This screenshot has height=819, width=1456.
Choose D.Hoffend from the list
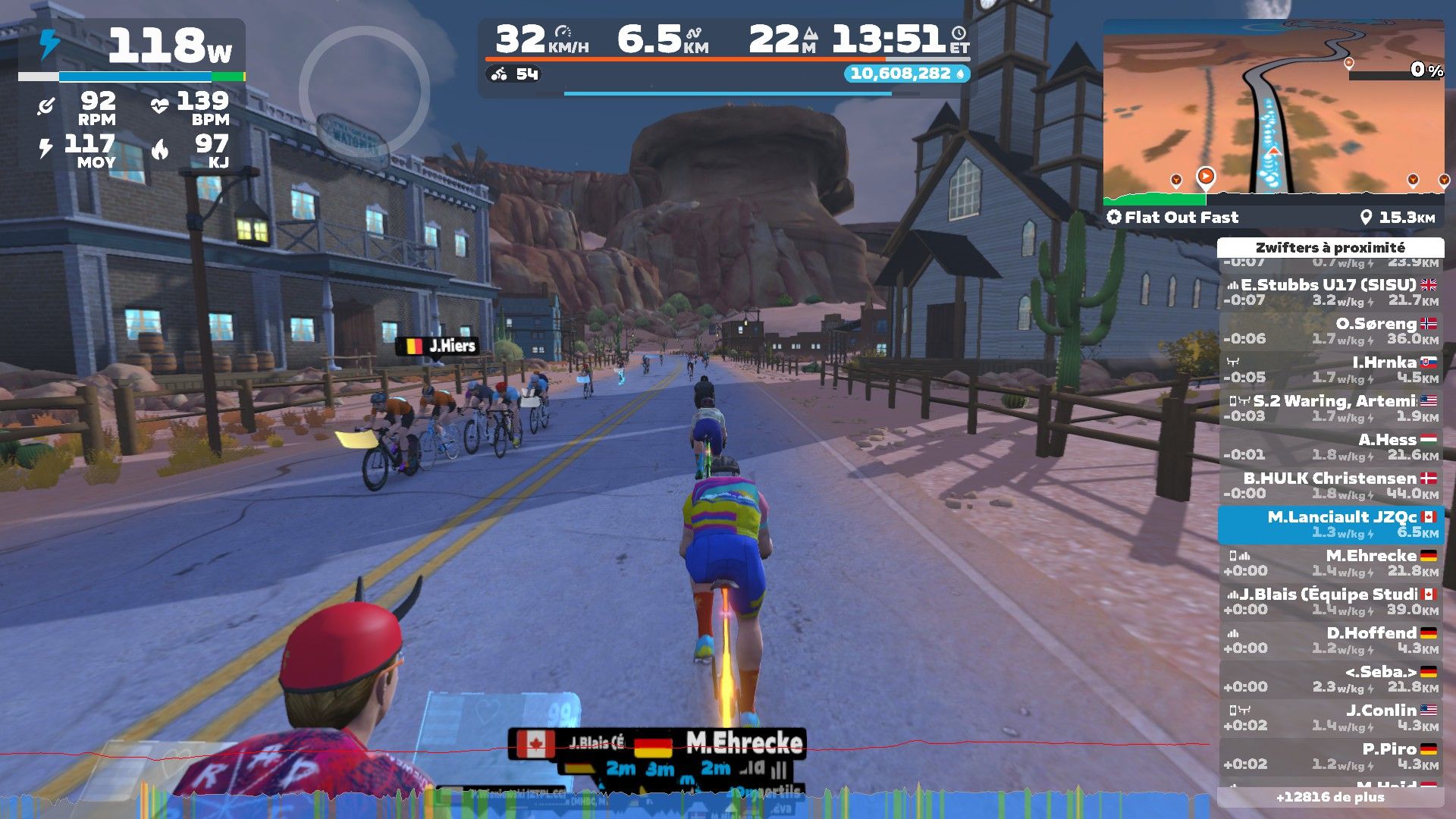pos(1331,640)
